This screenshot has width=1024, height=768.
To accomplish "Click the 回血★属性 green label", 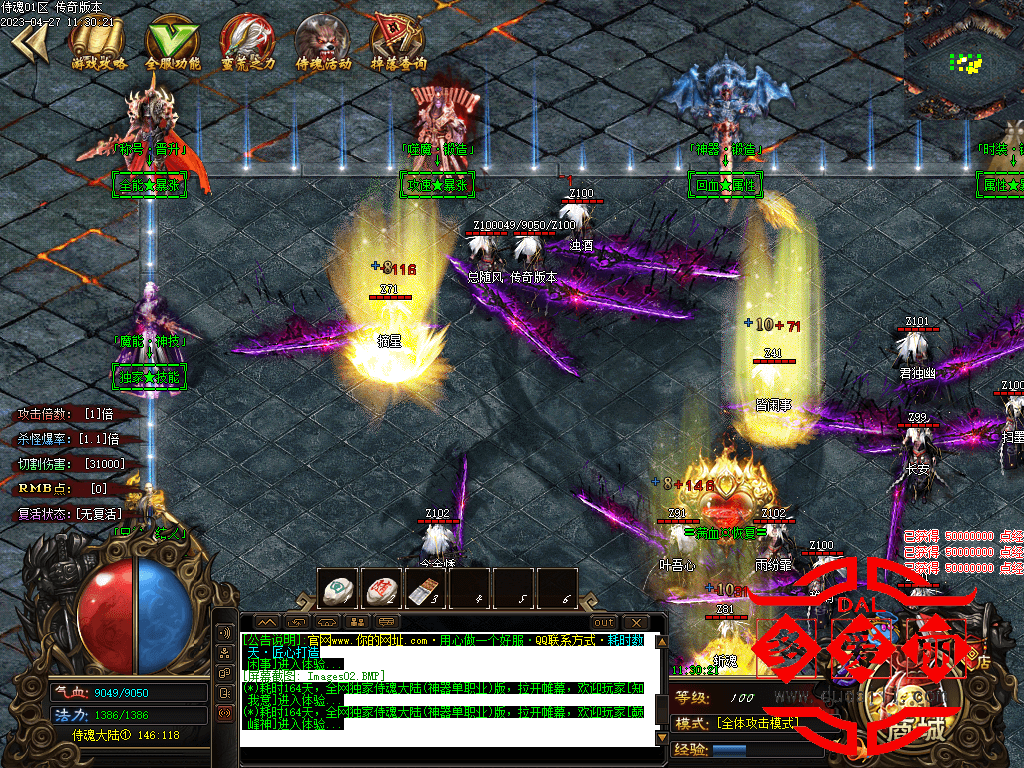I will [725, 185].
